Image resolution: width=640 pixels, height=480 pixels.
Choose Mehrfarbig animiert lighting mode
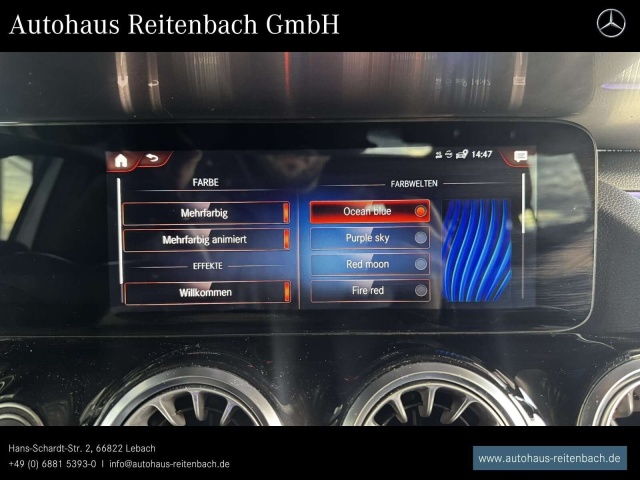(x=205, y=240)
